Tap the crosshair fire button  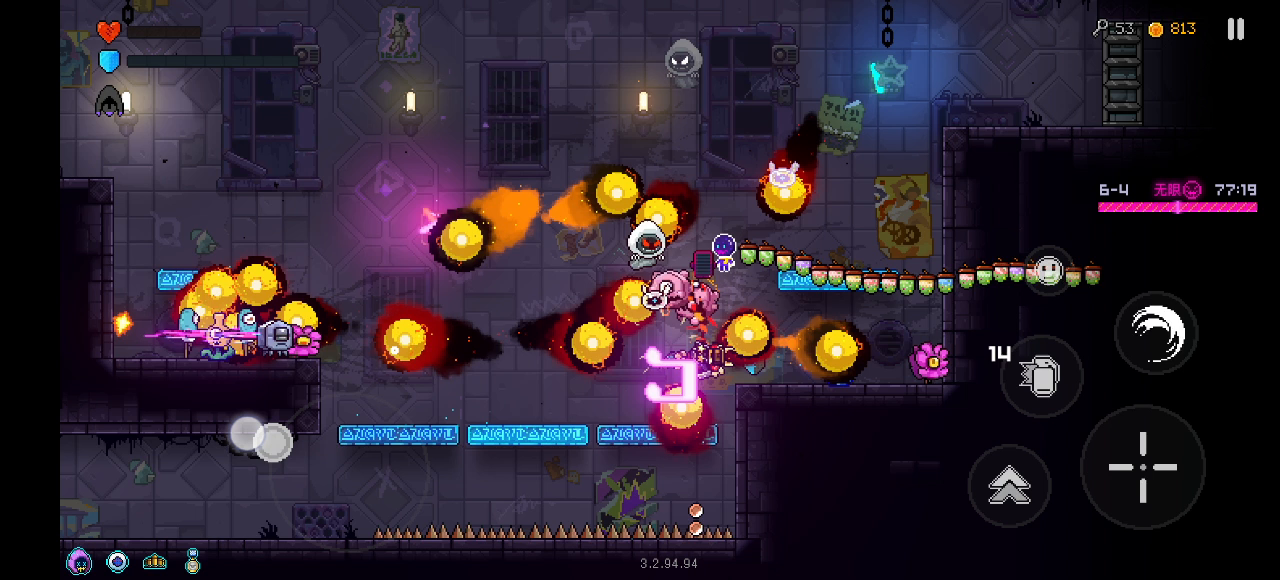pyautogui.click(x=1143, y=467)
